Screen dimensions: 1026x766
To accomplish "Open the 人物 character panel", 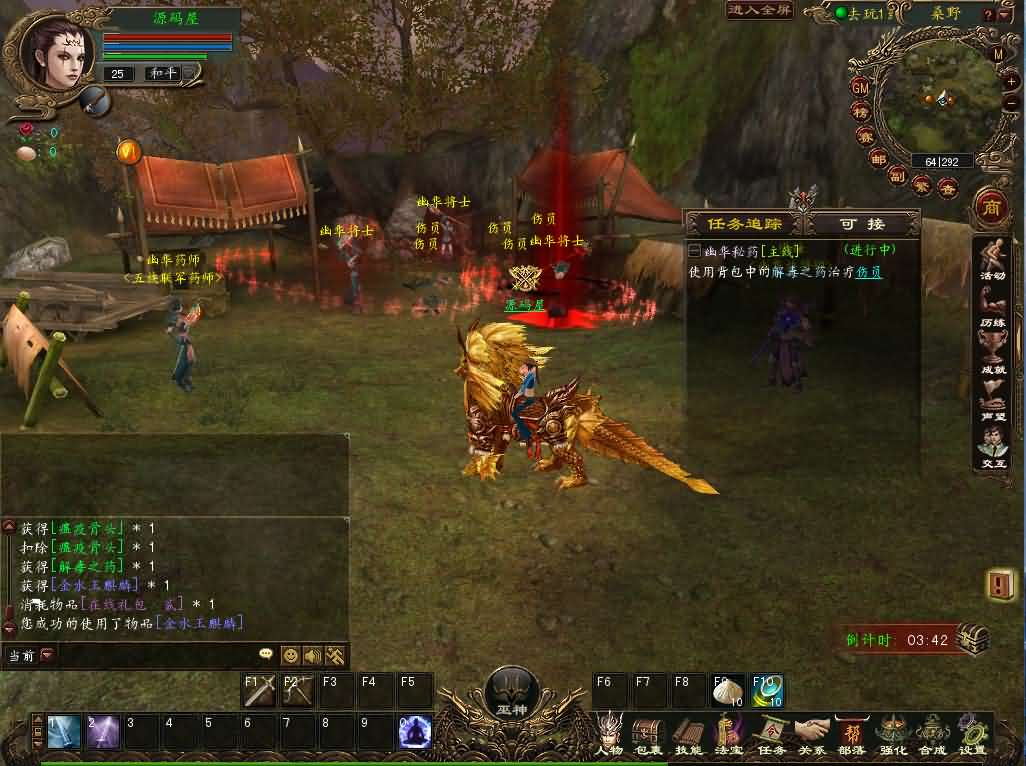I will pos(609,733).
